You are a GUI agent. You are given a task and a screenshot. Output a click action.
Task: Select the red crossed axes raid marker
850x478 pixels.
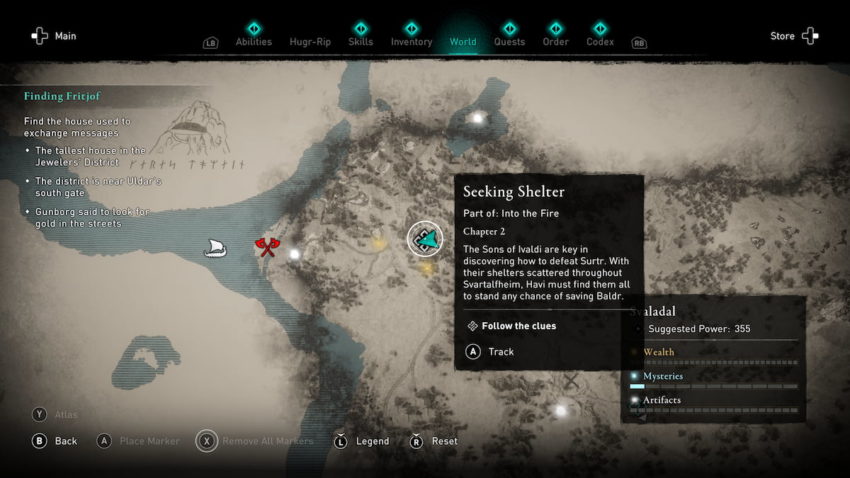[x=266, y=246]
